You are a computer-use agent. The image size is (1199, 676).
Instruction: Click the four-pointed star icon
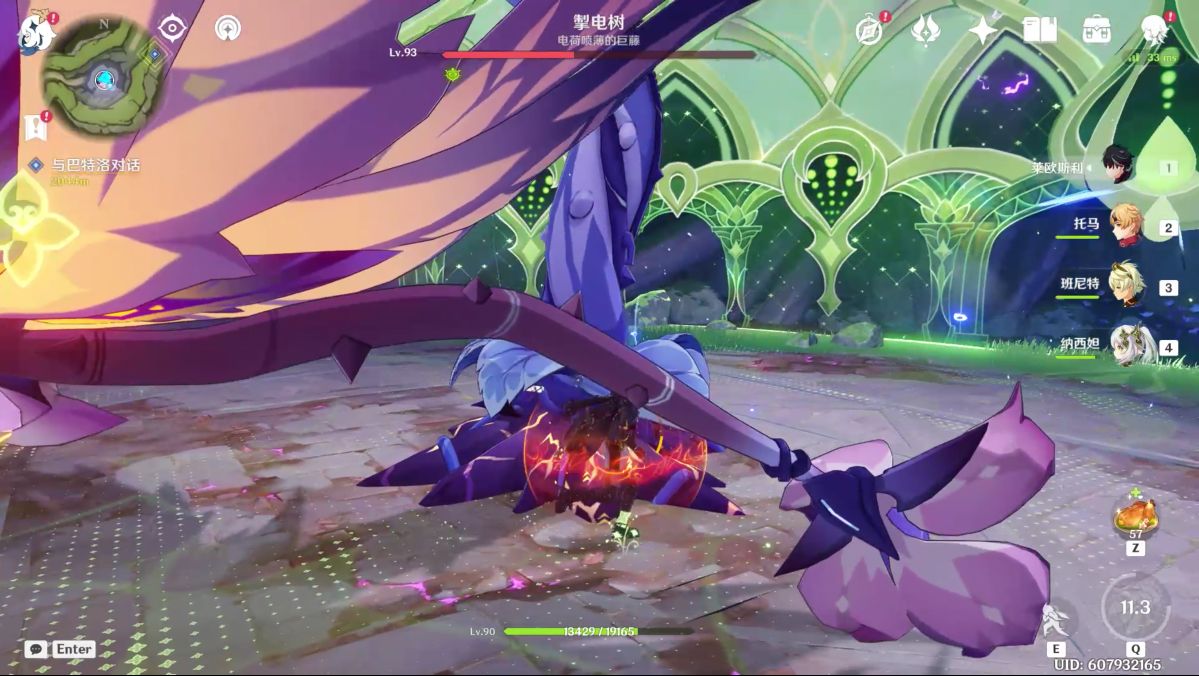[983, 30]
